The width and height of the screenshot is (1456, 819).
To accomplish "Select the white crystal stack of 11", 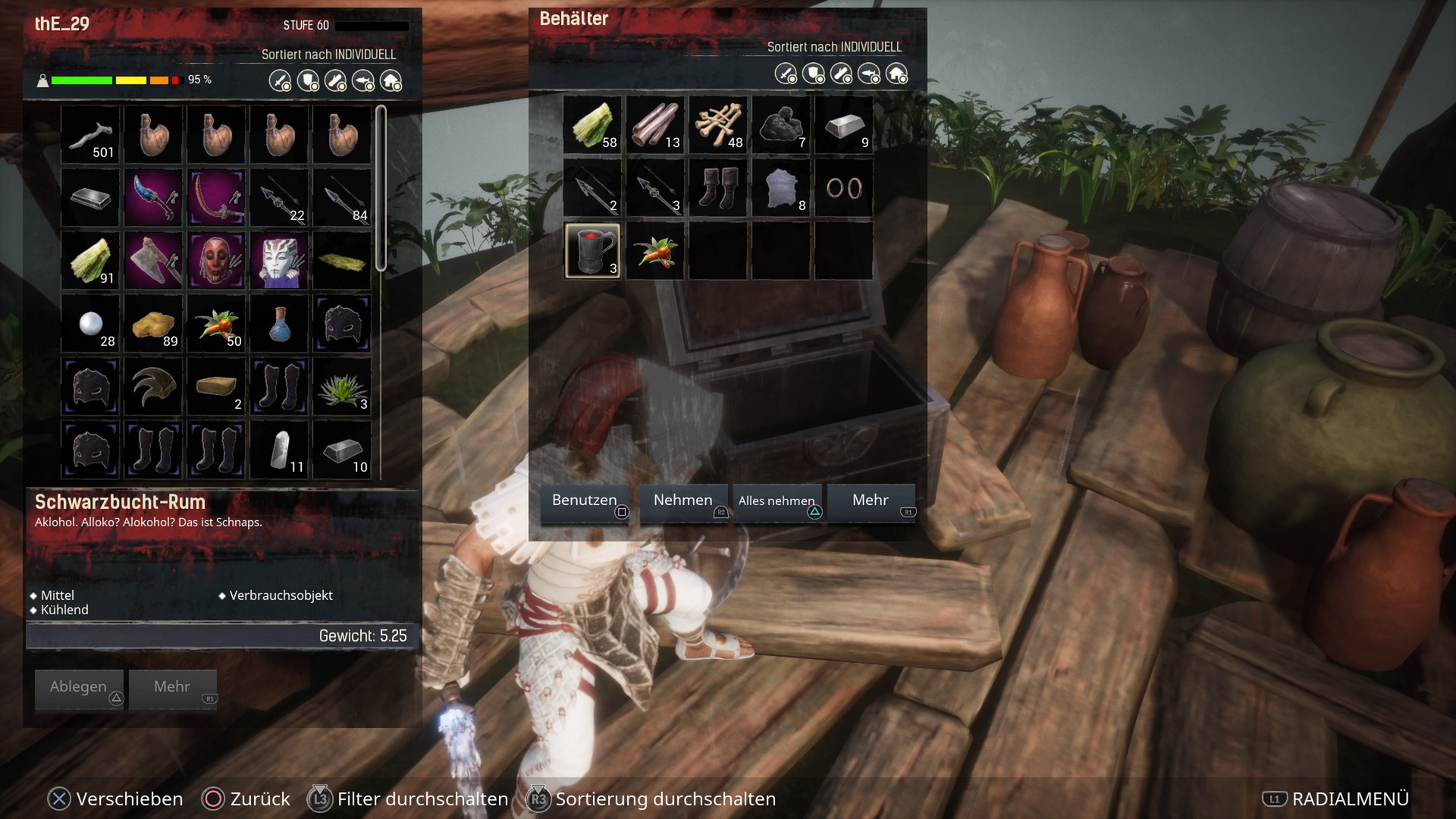I will (x=280, y=450).
